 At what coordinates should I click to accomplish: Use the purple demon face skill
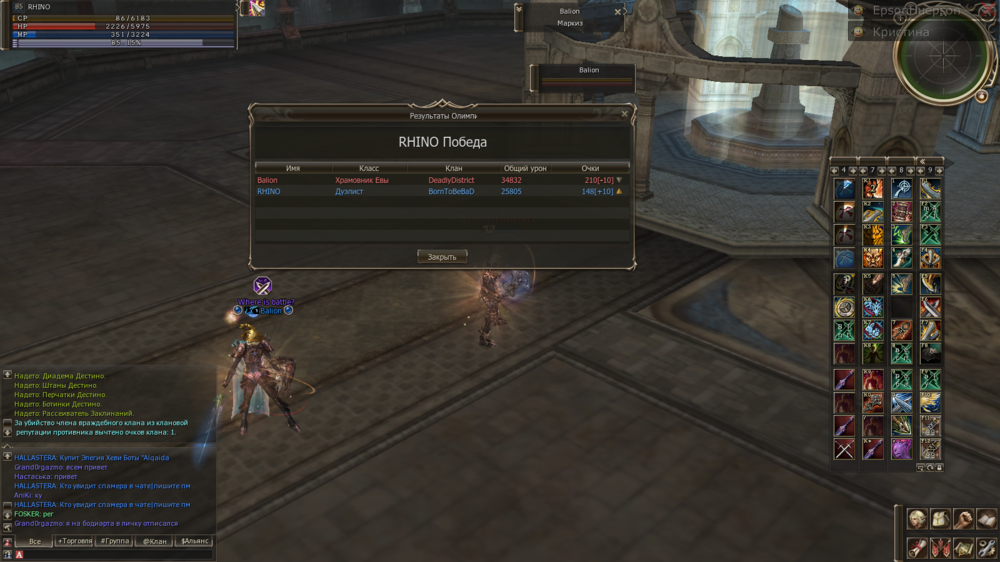pyautogui.click(x=902, y=450)
